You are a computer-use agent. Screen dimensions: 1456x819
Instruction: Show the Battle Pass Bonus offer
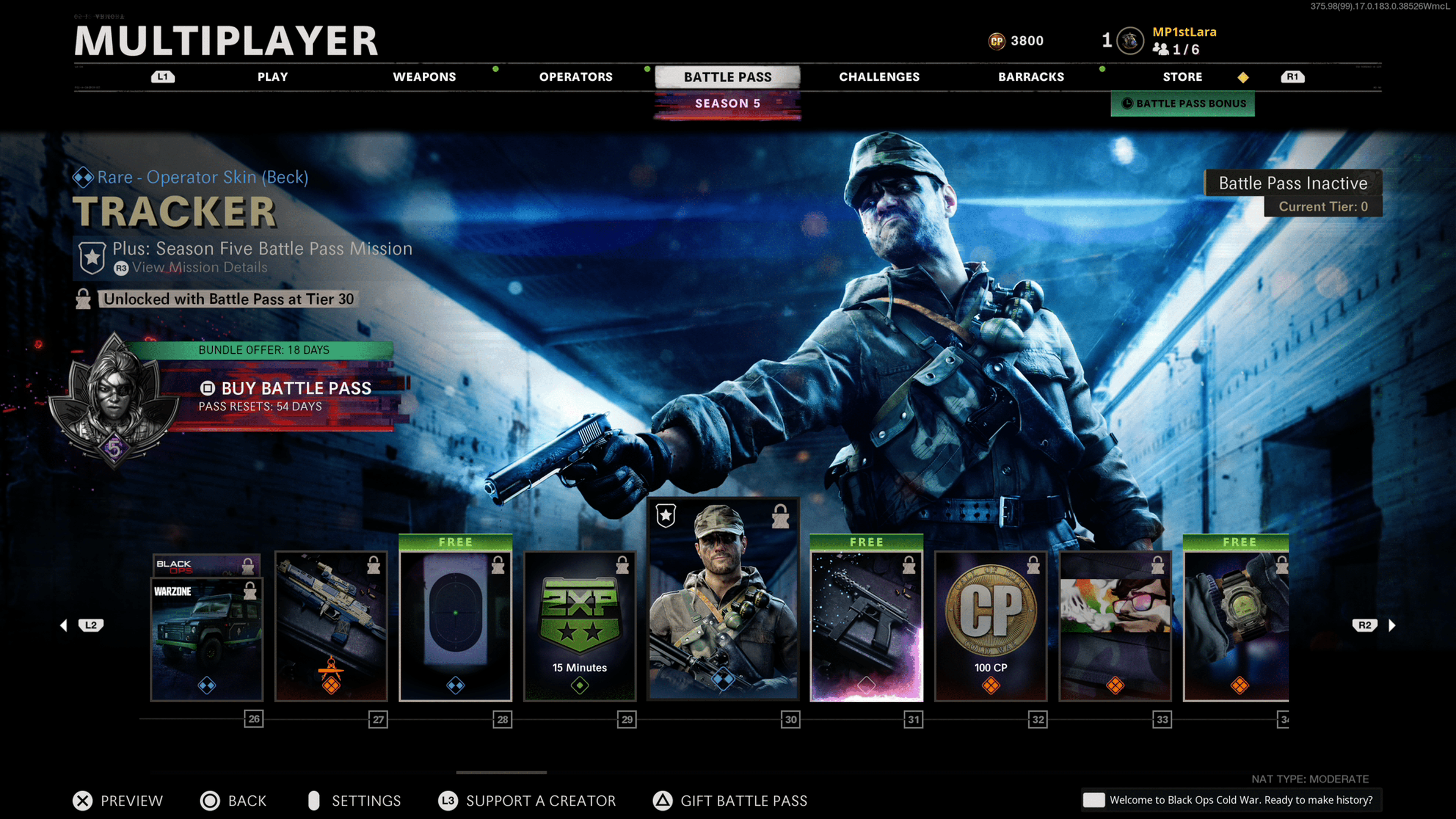pos(1183,104)
